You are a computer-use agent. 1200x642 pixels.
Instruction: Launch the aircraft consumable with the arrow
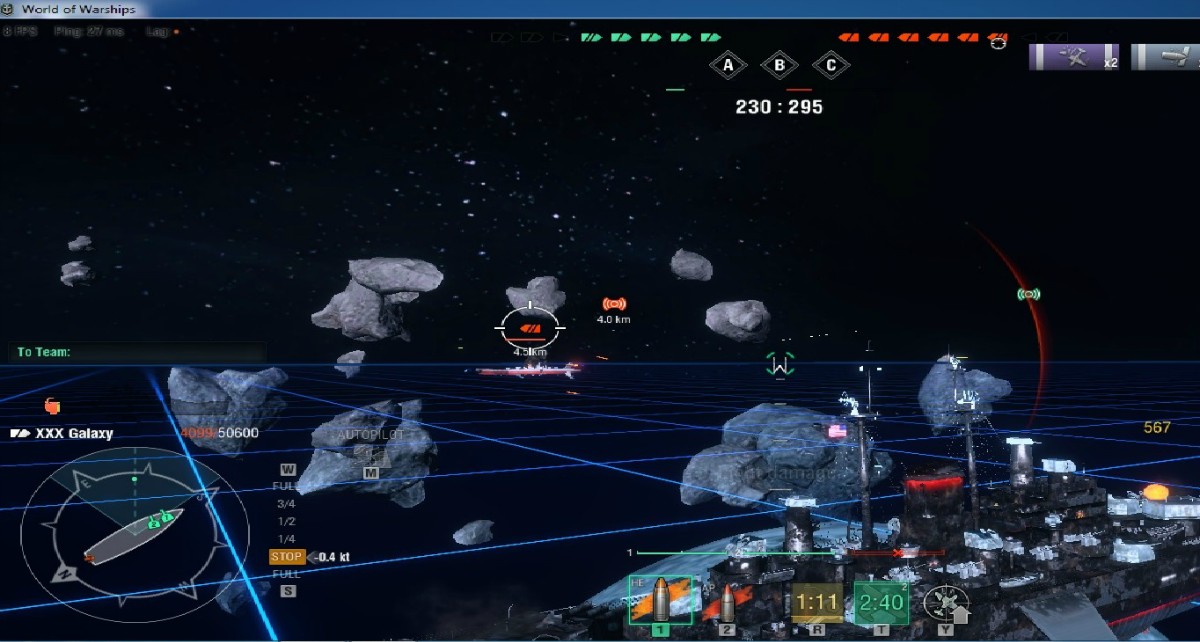pyautogui.click(x=945, y=604)
